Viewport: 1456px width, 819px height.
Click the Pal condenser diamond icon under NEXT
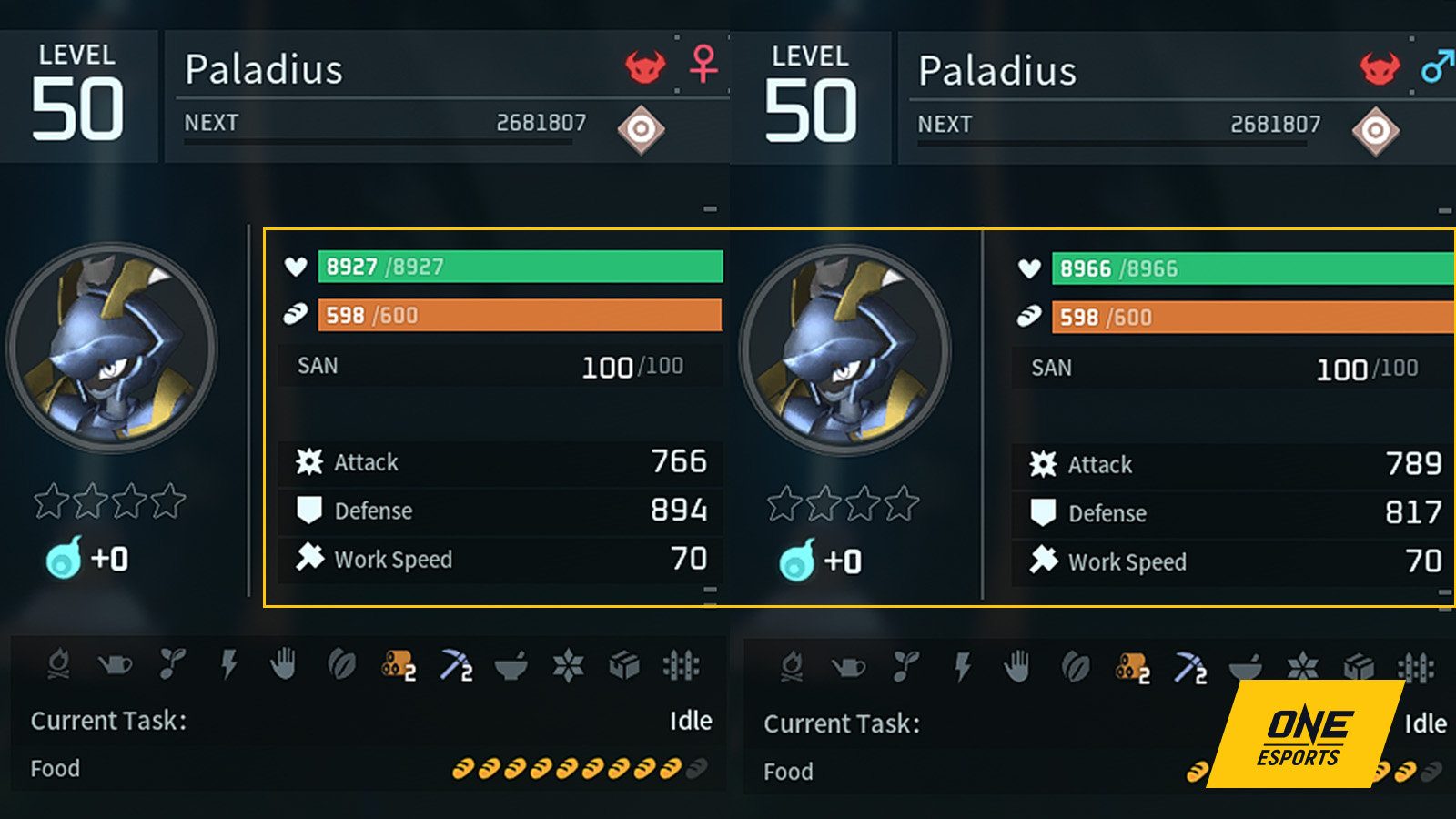tap(642, 130)
